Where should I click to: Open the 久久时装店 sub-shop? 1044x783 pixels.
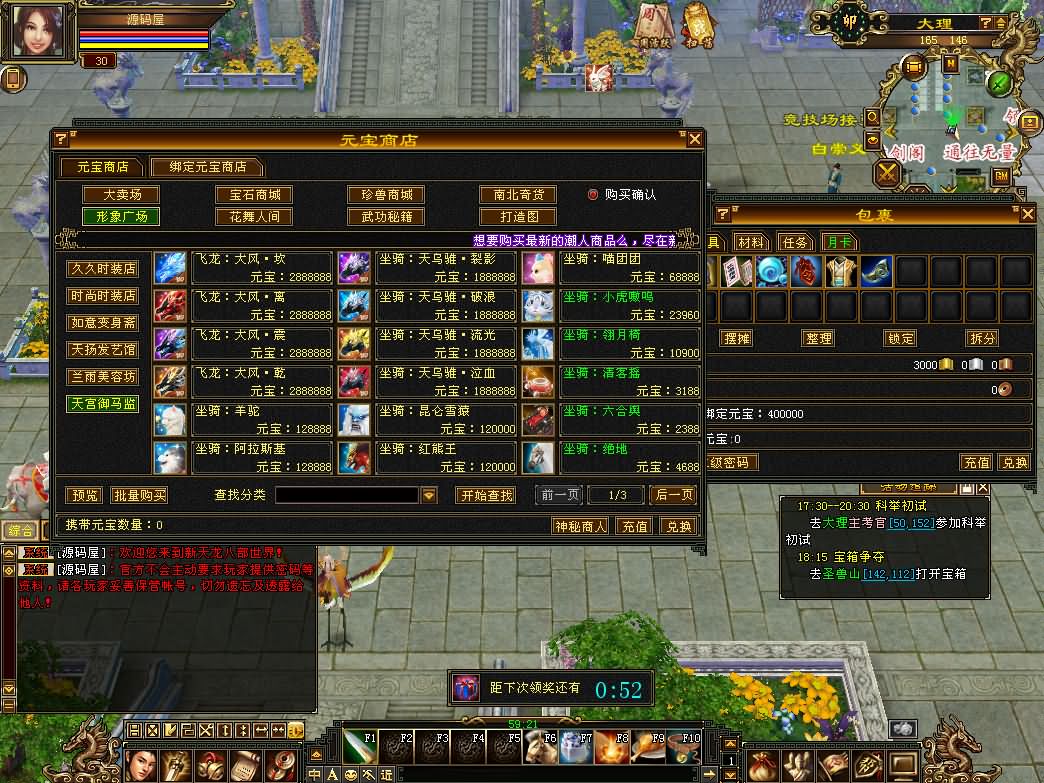click(x=103, y=270)
